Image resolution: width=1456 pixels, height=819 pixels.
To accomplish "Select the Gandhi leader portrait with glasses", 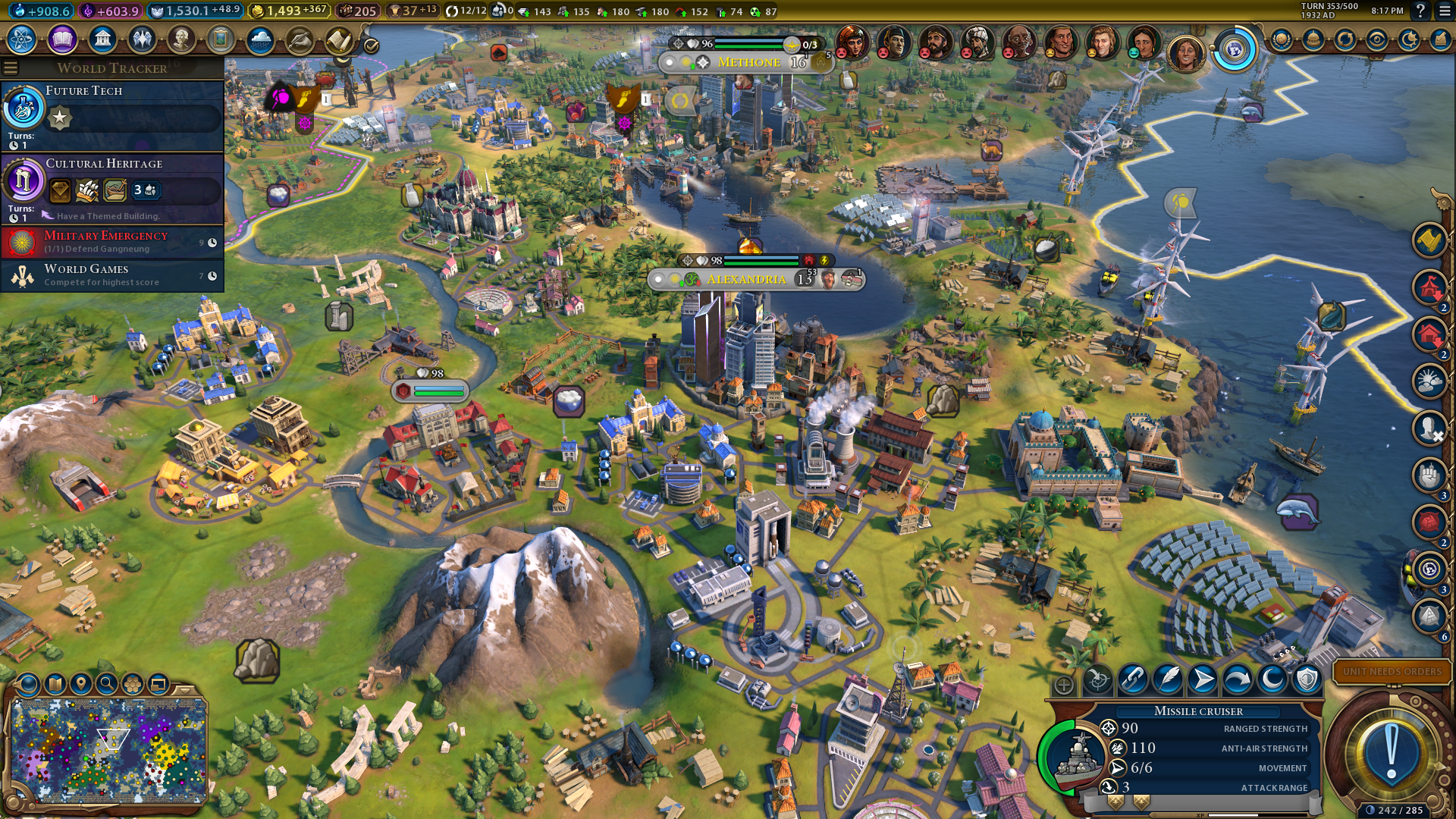I will (1018, 42).
